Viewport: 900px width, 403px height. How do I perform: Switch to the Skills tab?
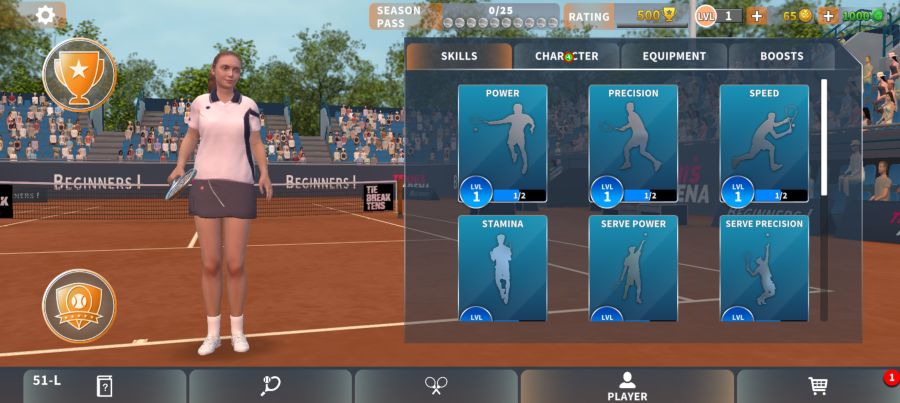tap(459, 56)
